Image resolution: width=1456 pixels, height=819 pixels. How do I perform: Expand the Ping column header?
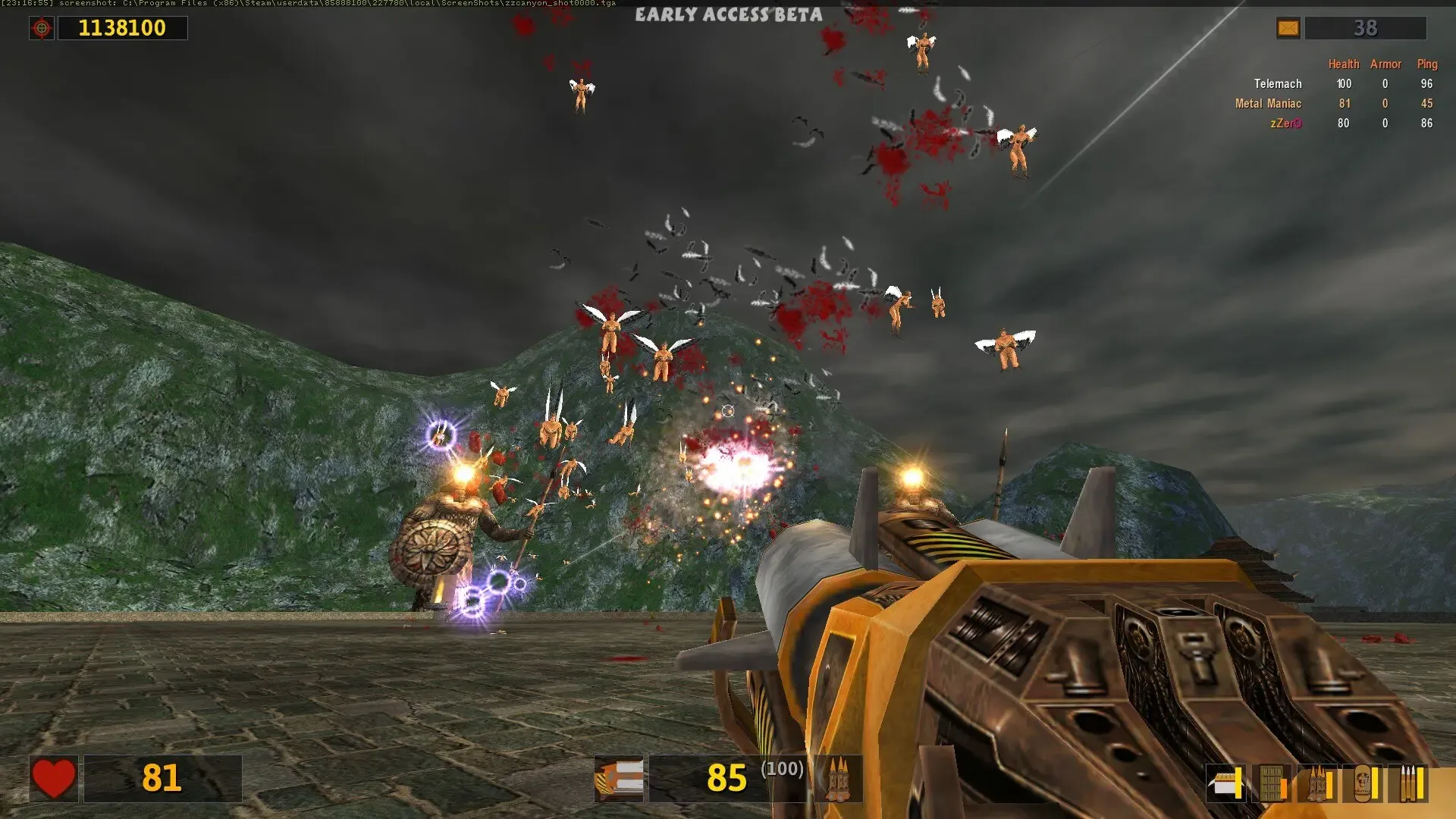pos(1428,64)
